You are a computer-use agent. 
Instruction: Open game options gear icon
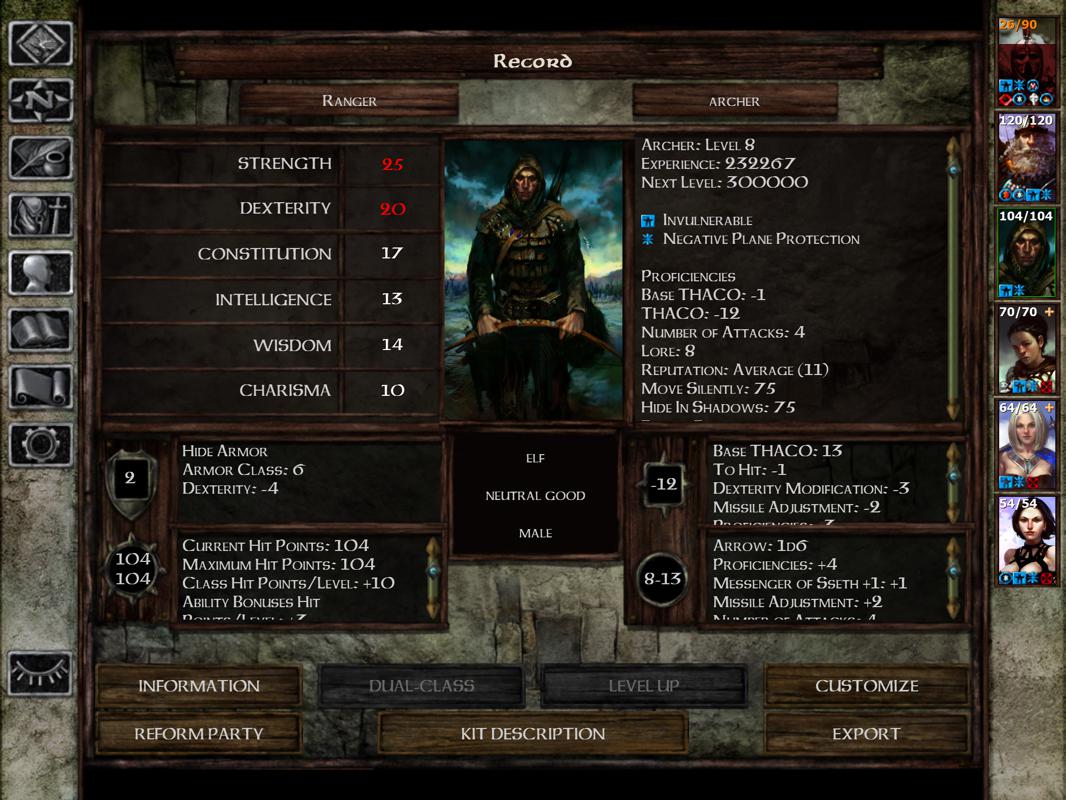pos(41,444)
